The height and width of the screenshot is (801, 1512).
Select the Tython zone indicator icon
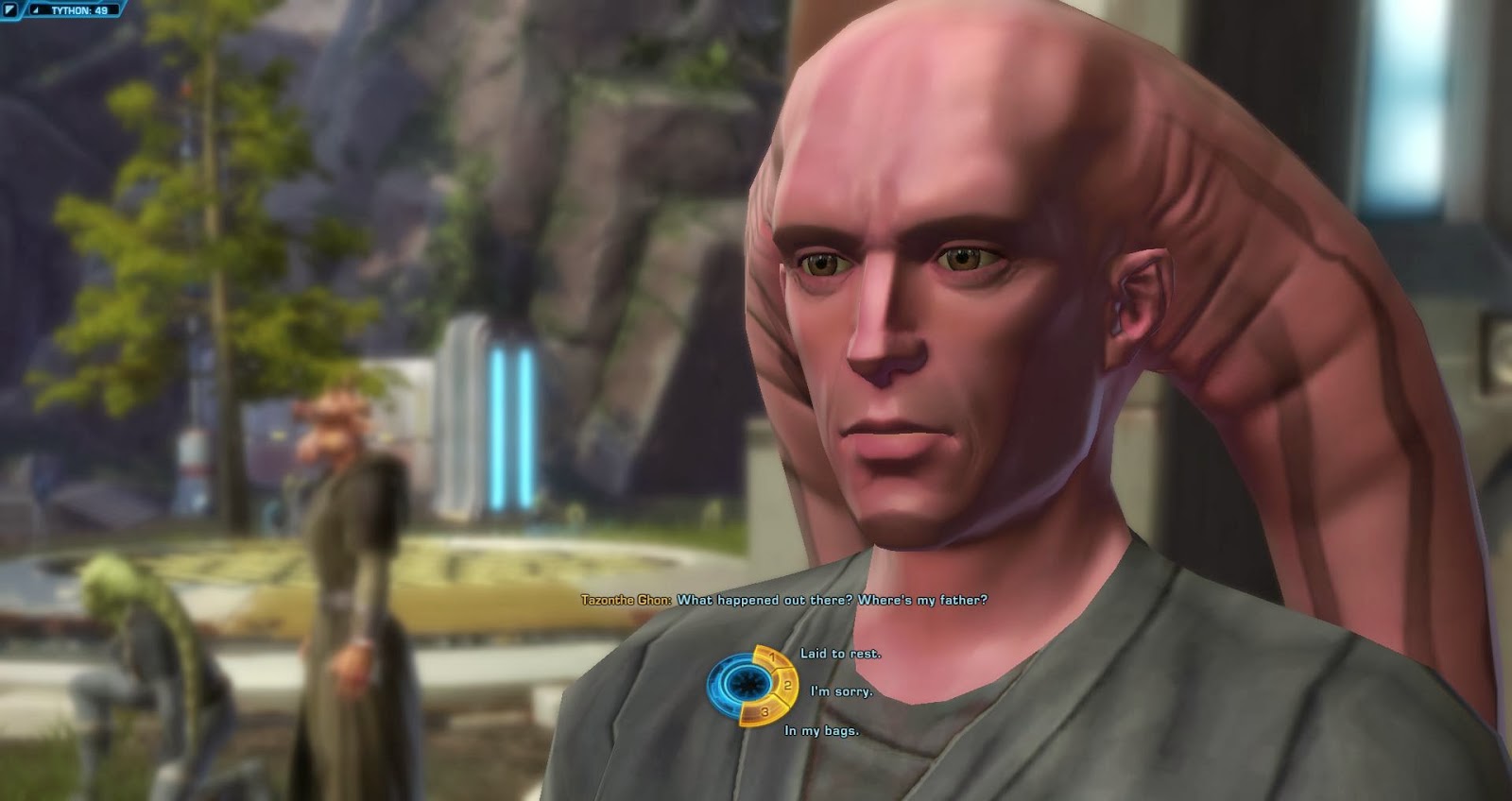[9, 10]
